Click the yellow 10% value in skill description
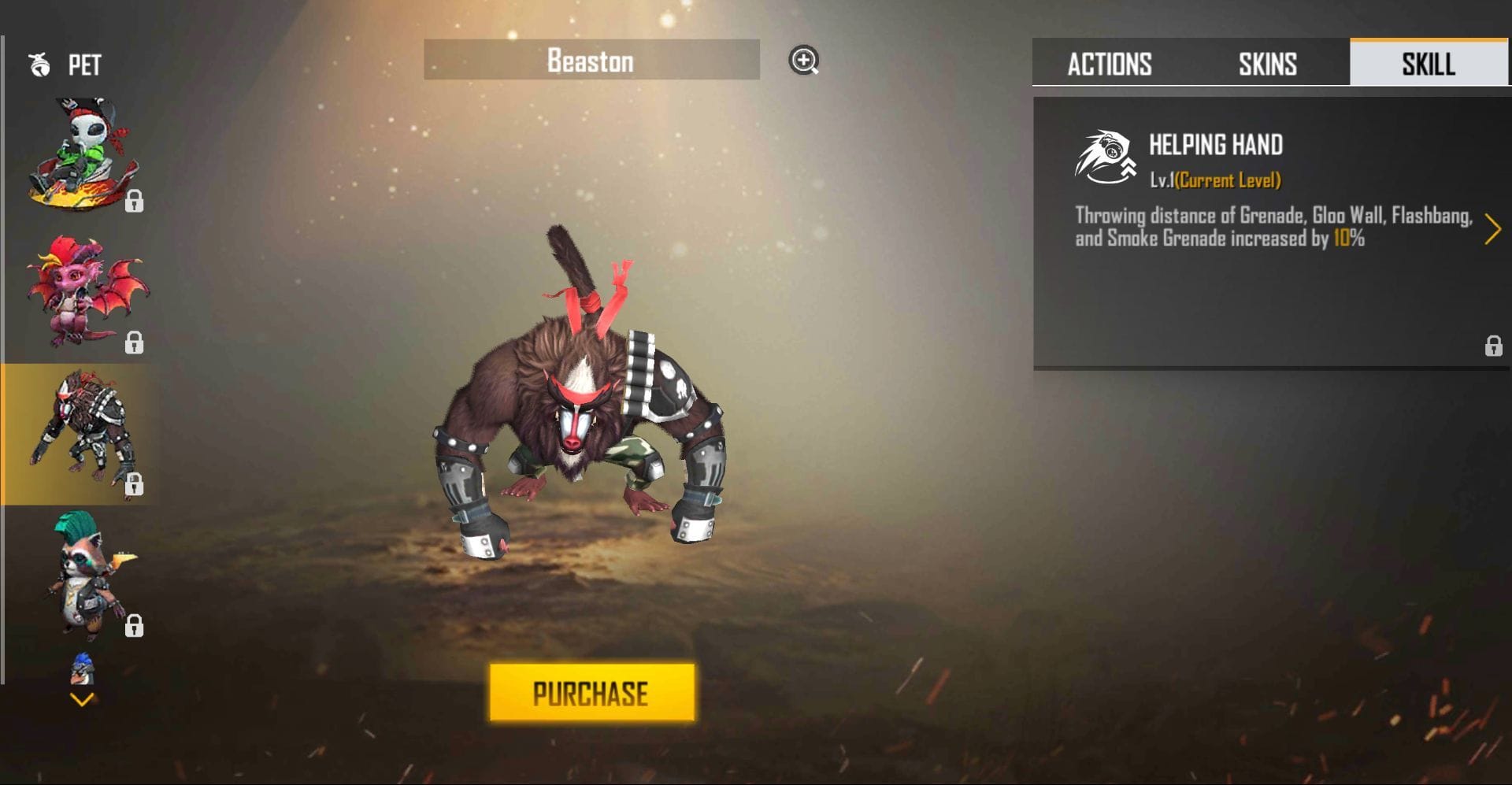Viewport: 1512px width, 785px height. pyautogui.click(x=1343, y=238)
